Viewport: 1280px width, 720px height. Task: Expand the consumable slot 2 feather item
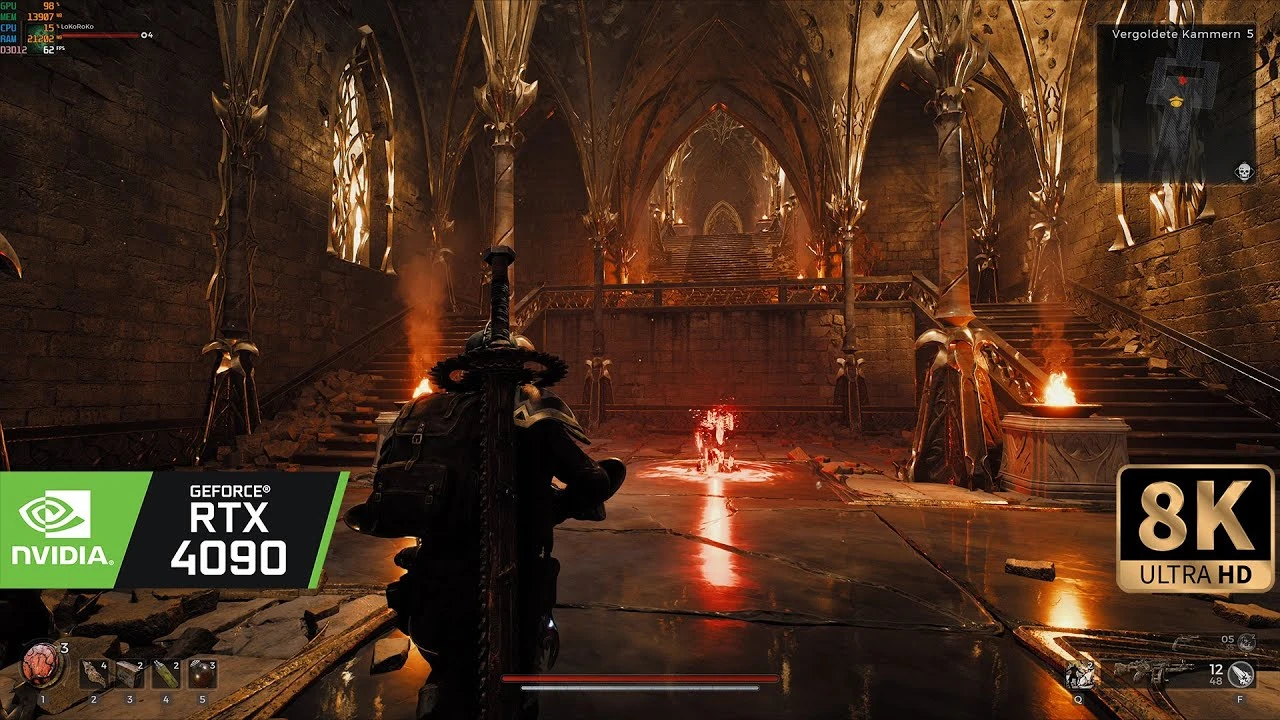tap(94, 673)
